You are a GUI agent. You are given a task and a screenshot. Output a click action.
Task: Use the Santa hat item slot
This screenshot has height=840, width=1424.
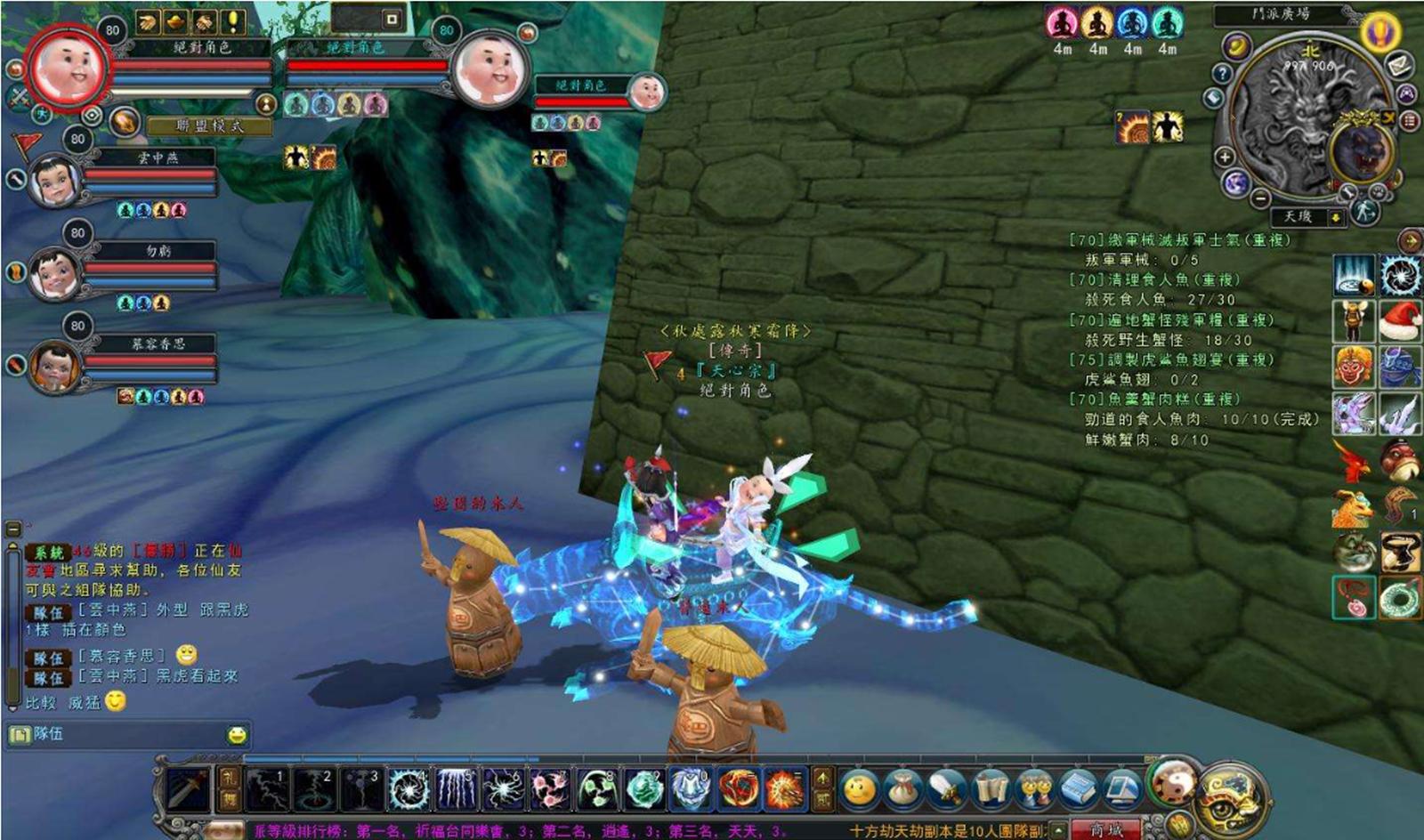[x=1400, y=320]
